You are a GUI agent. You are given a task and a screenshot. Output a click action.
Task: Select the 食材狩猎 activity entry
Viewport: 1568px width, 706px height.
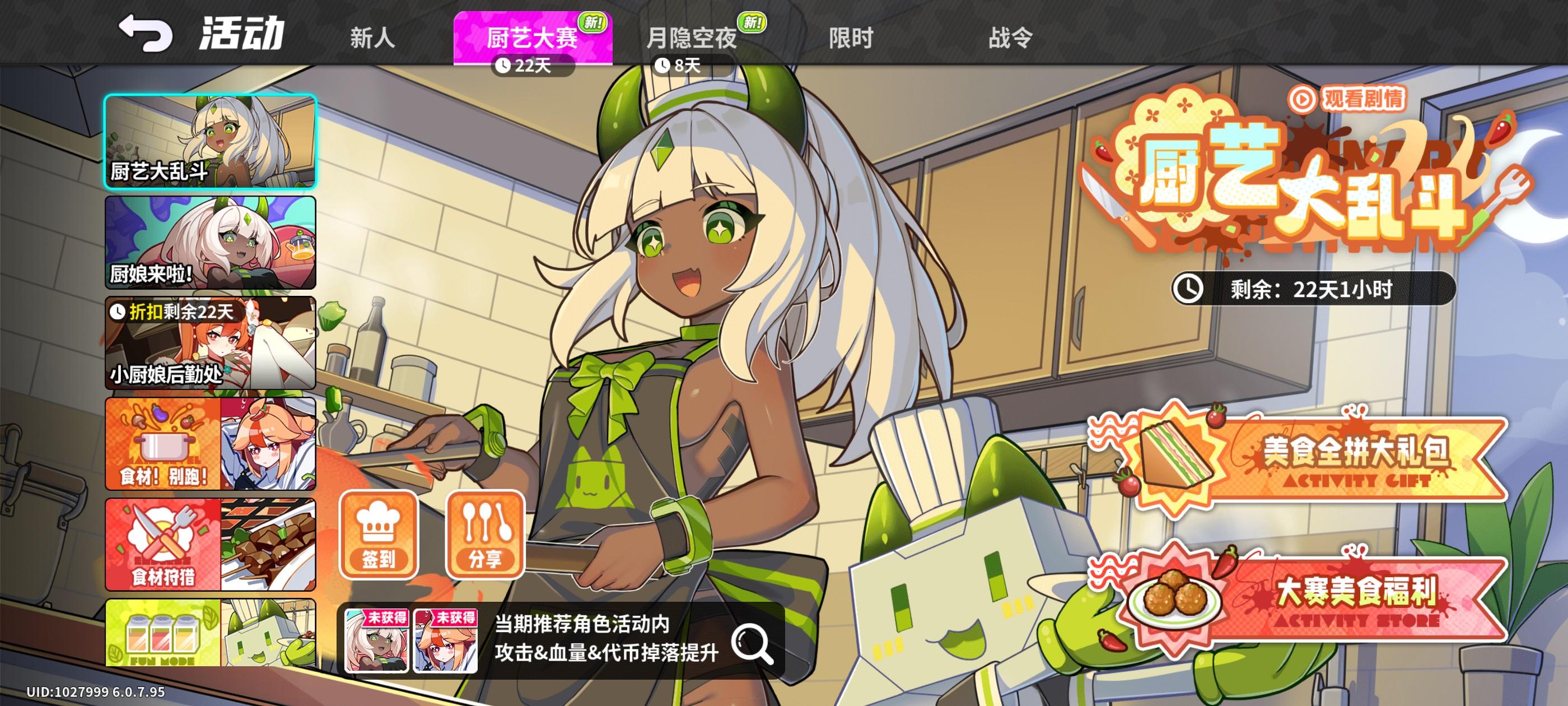click(210, 544)
